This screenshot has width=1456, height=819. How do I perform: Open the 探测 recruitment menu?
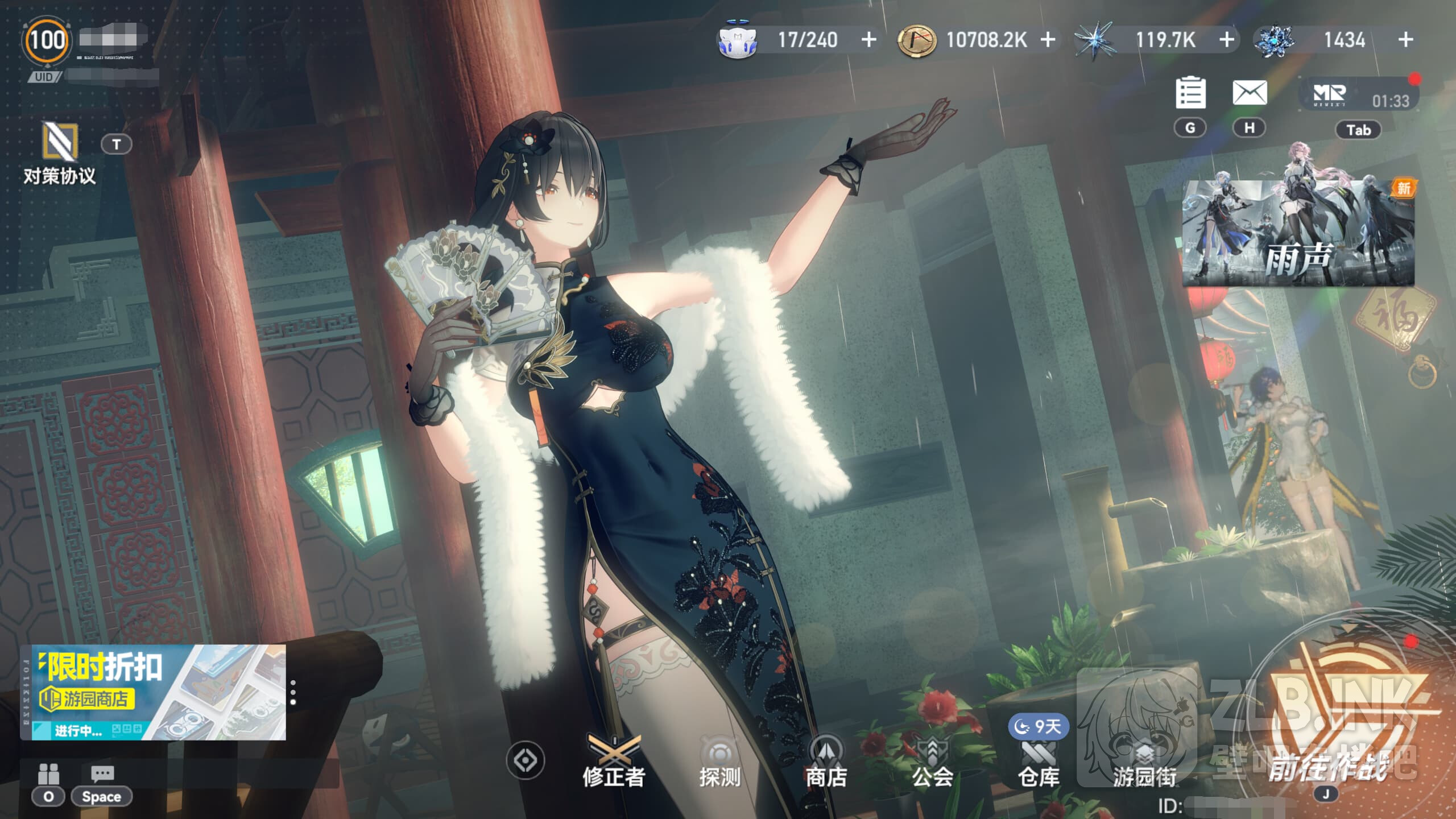click(x=719, y=761)
